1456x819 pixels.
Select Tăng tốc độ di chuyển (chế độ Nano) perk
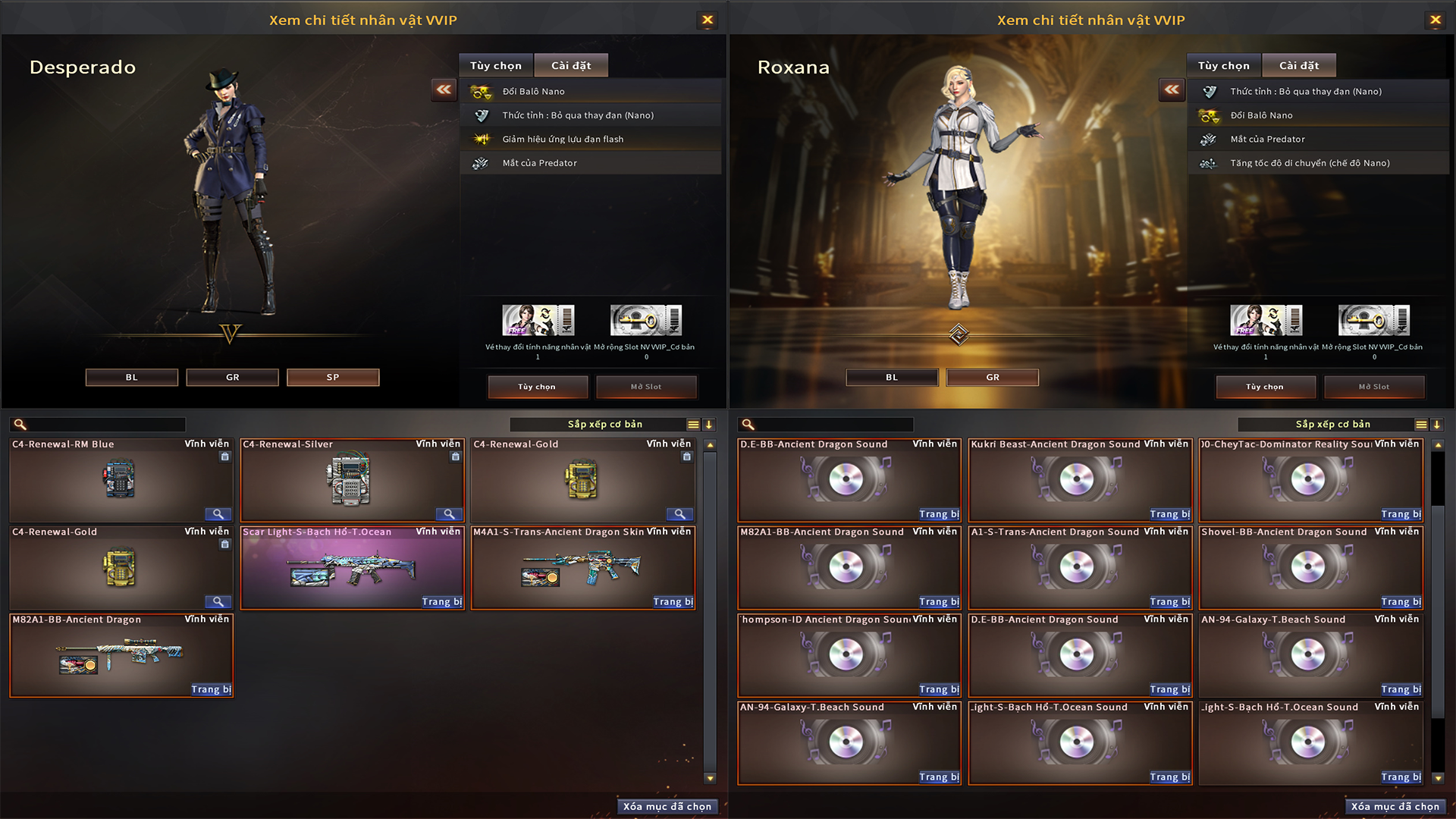[1310, 163]
